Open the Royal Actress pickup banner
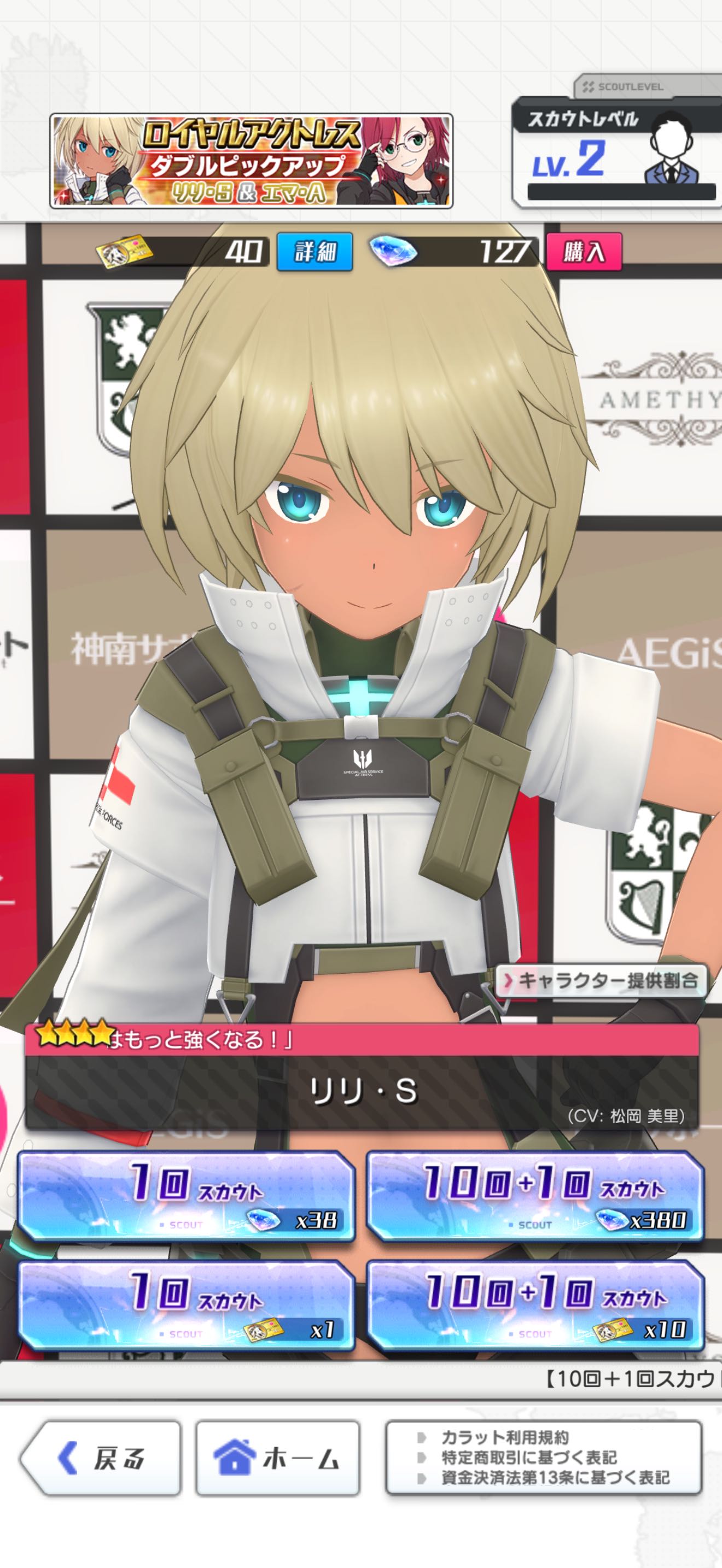Screen dimensions: 722x1568 pyautogui.click(x=251, y=161)
